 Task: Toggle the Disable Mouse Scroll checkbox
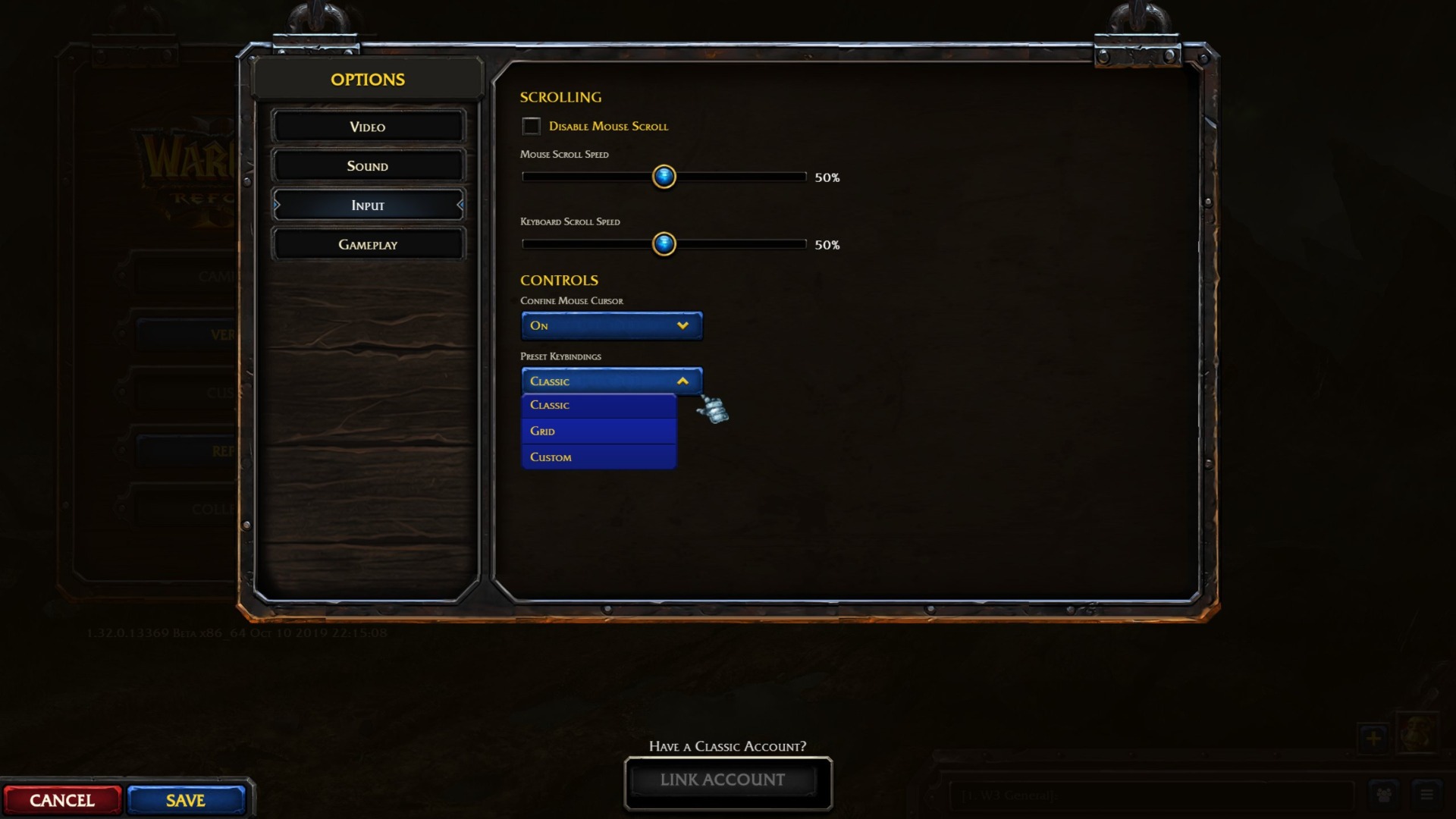[x=531, y=126]
